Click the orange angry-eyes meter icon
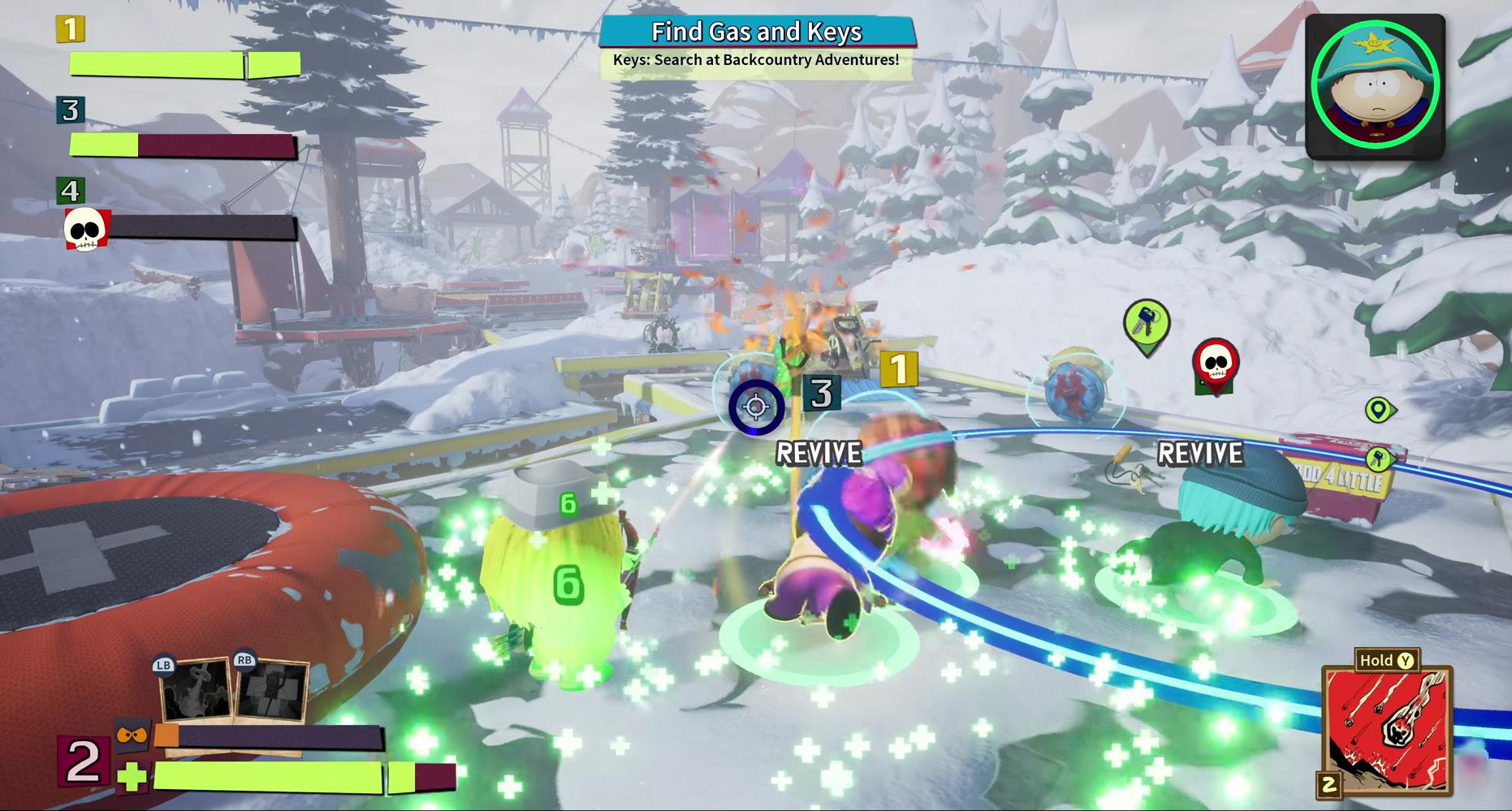This screenshot has width=1512, height=811. pos(132,735)
